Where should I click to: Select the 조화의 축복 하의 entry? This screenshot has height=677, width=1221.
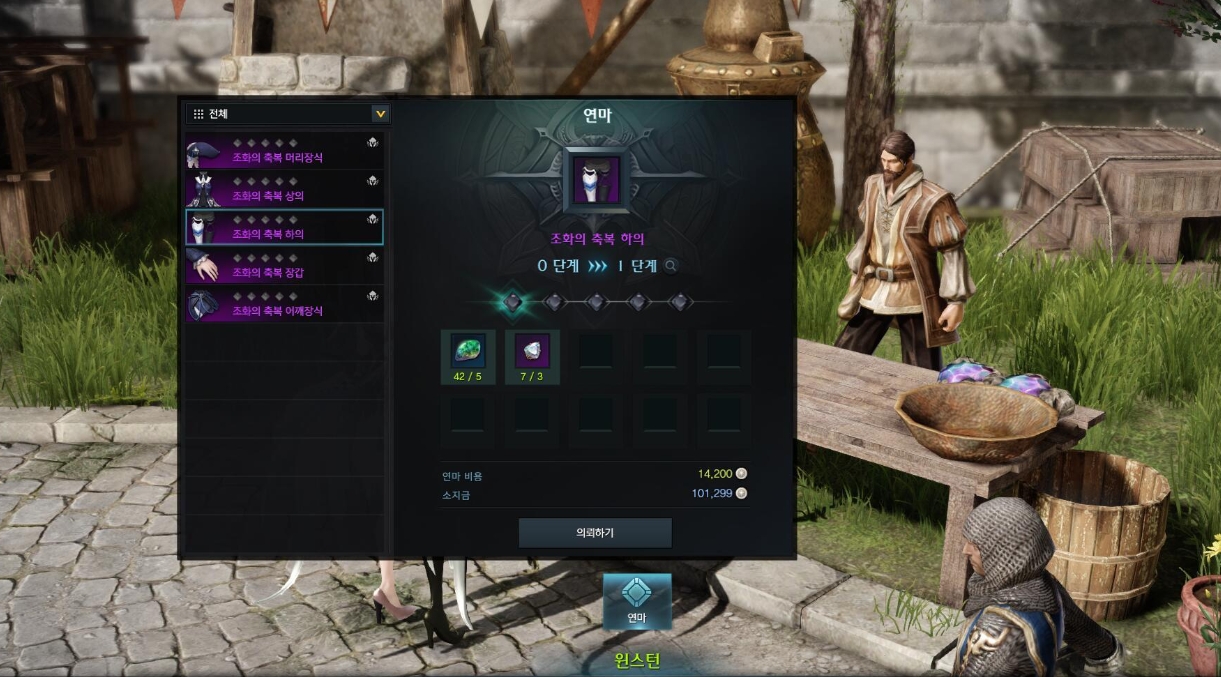click(x=284, y=227)
